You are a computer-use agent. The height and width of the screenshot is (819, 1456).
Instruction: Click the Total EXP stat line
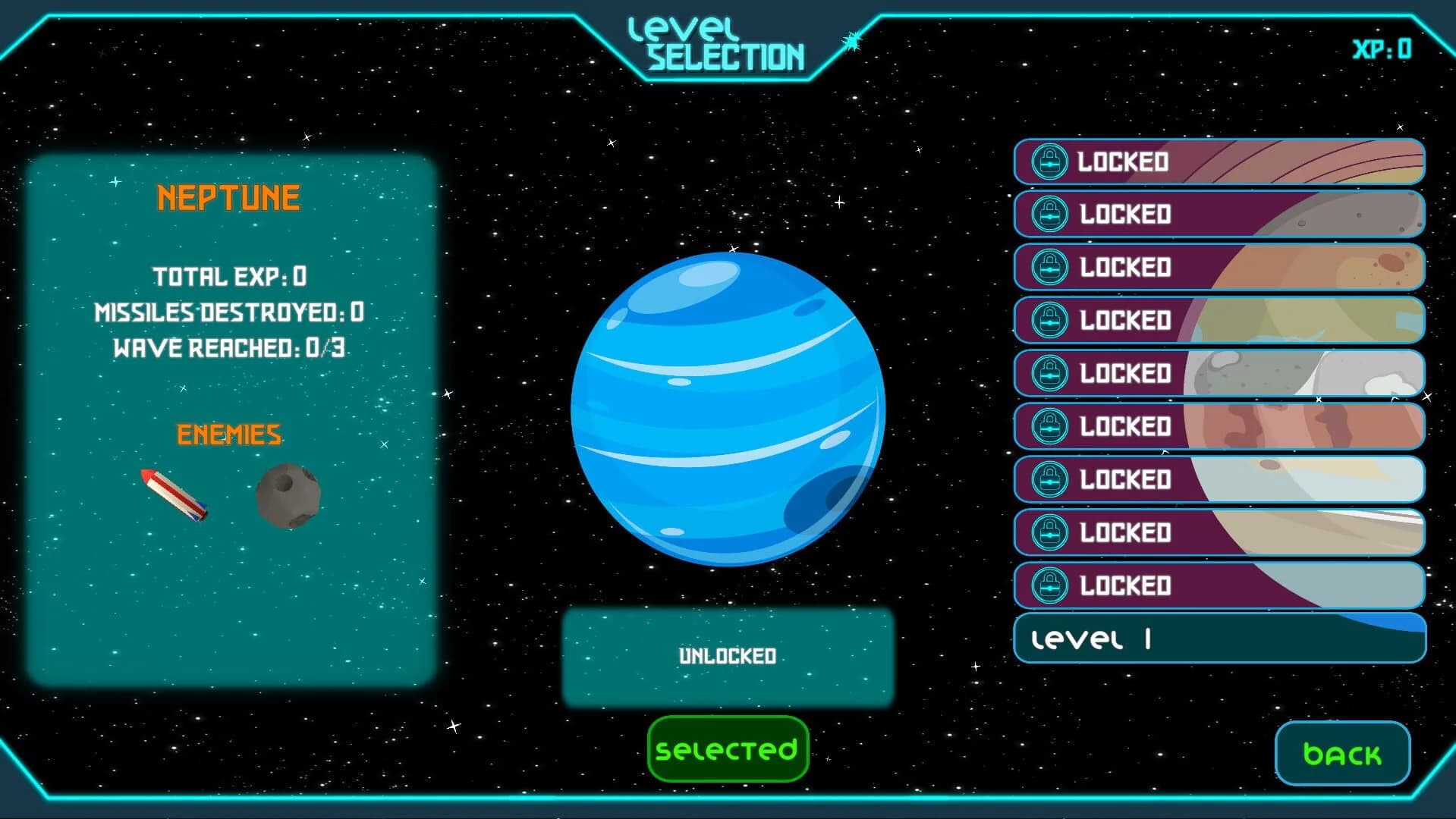click(230, 277)
